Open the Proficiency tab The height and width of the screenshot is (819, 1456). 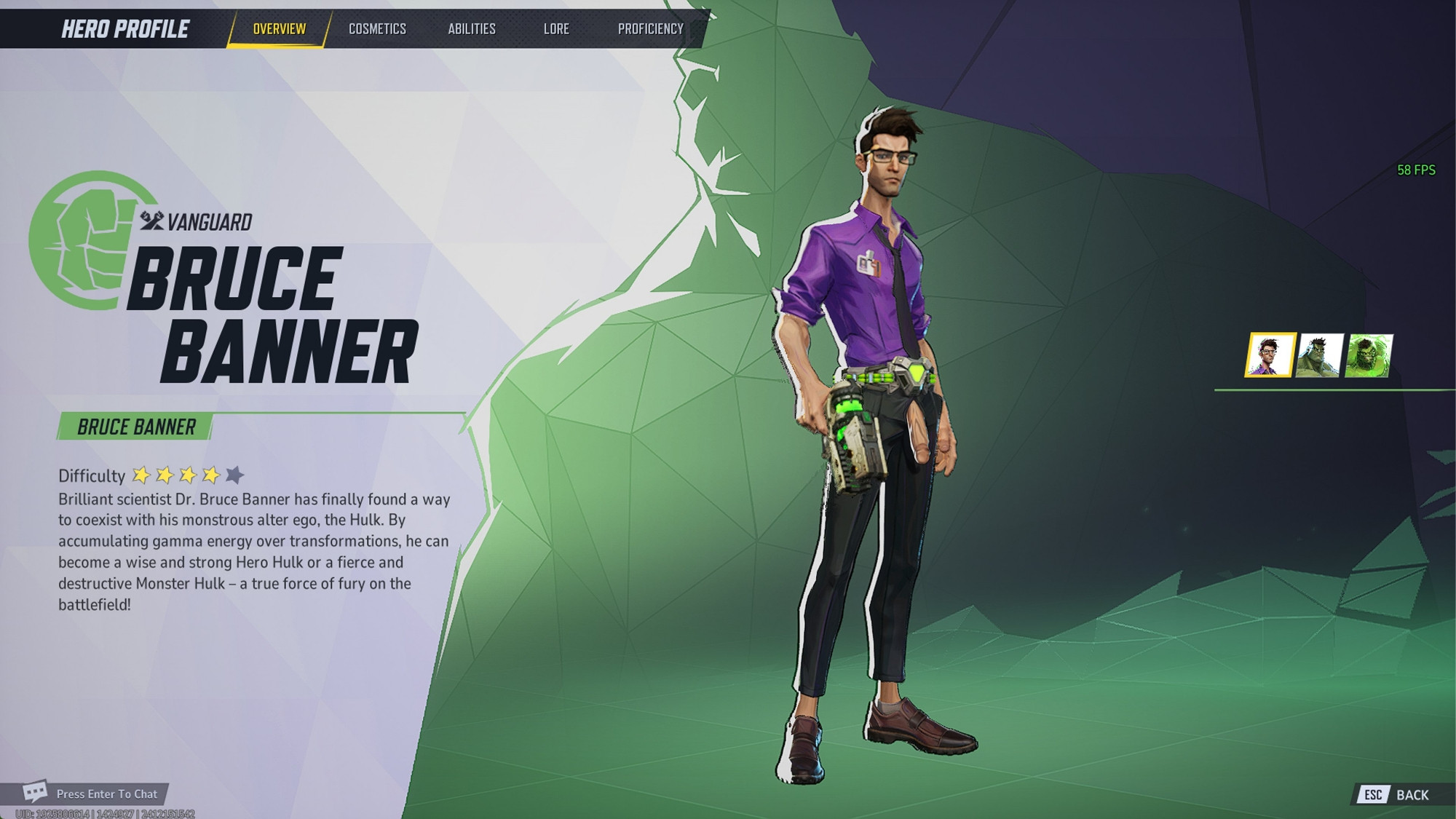pyautogui.click(x=651, y=29)
